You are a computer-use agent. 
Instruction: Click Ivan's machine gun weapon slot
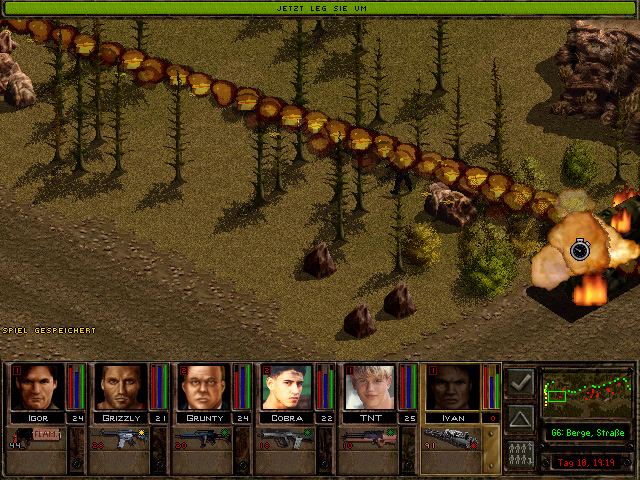click(x=450, y=437)
